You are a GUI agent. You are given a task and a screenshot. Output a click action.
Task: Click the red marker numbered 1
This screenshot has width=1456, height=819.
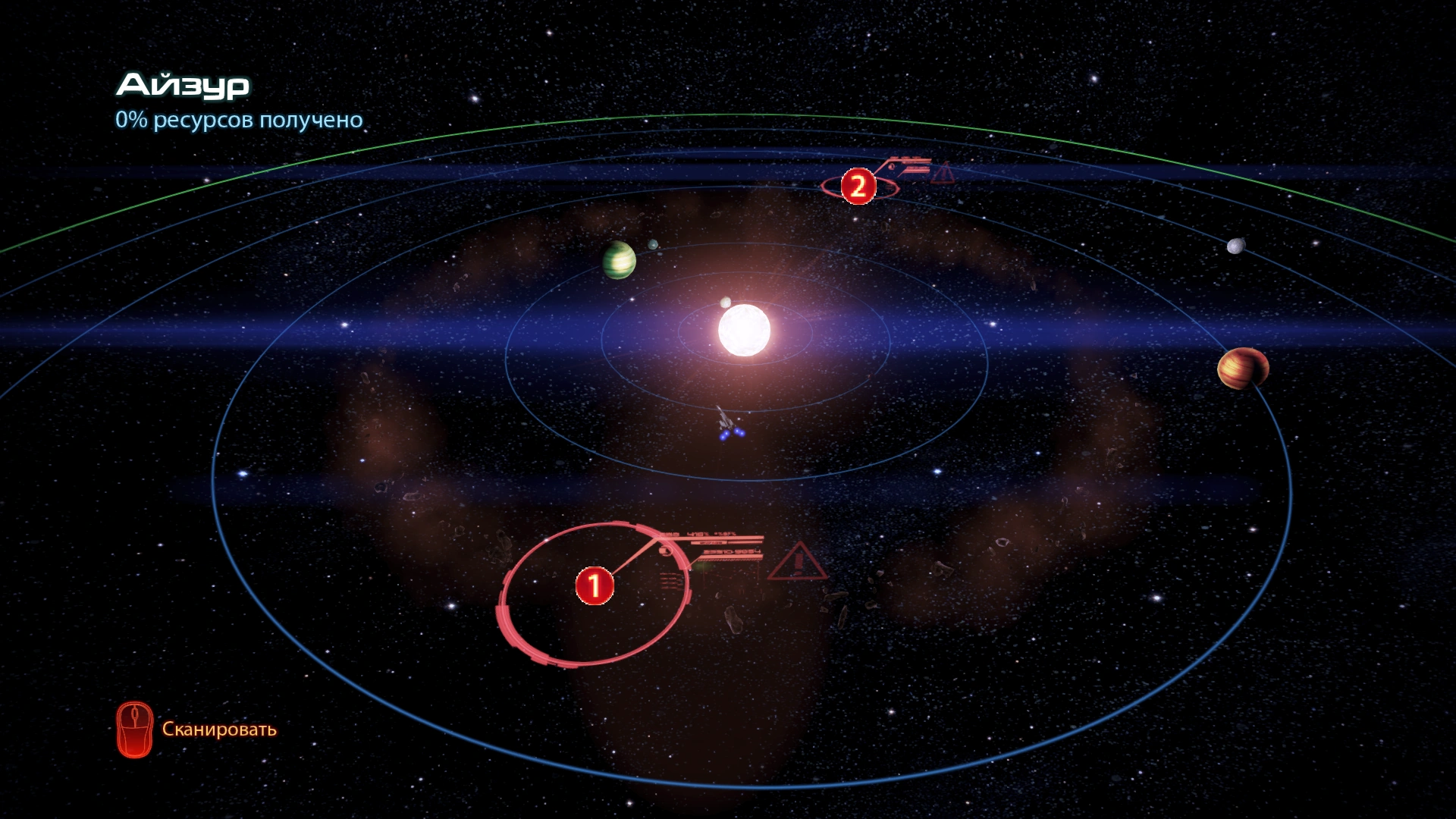(x=595, y=585)
